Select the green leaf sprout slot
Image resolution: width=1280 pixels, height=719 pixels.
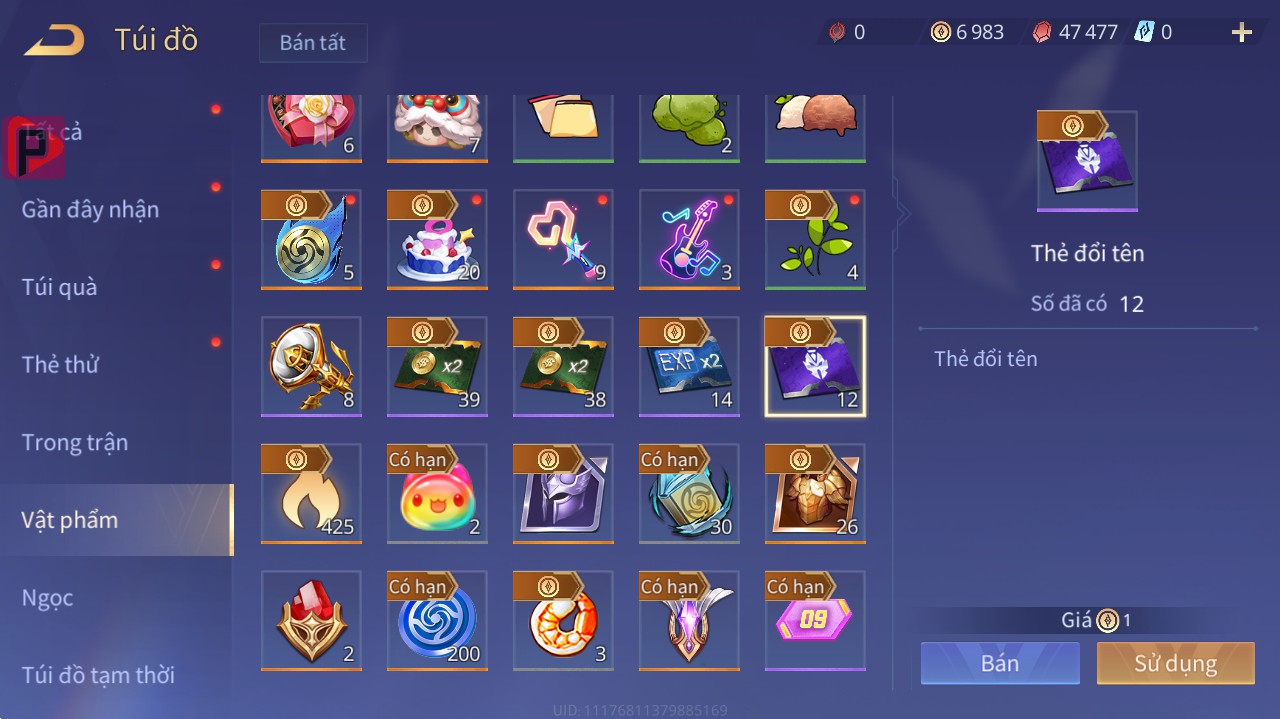coord(815,239)
